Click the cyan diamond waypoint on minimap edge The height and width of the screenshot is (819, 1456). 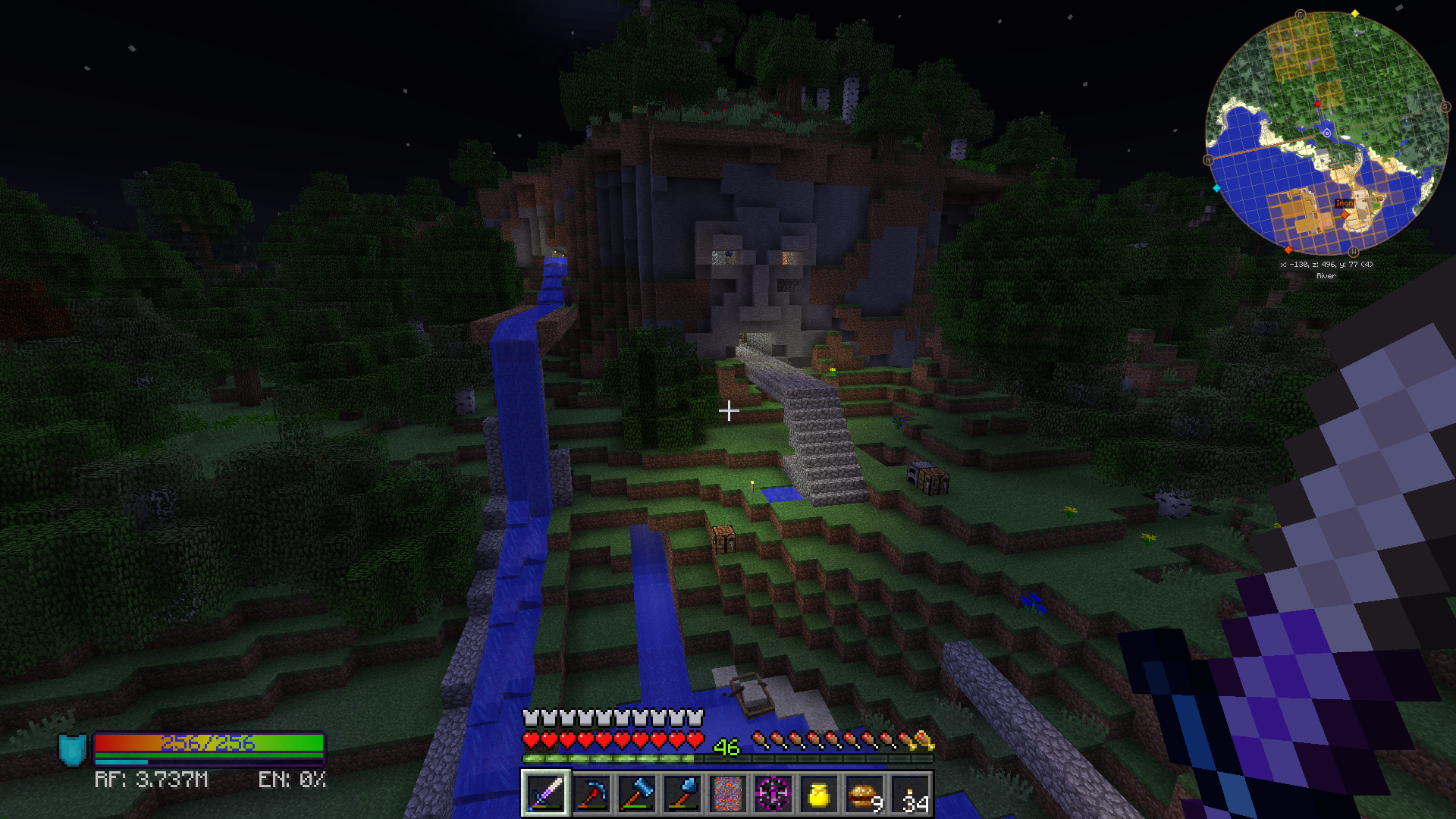(1217, 188)
